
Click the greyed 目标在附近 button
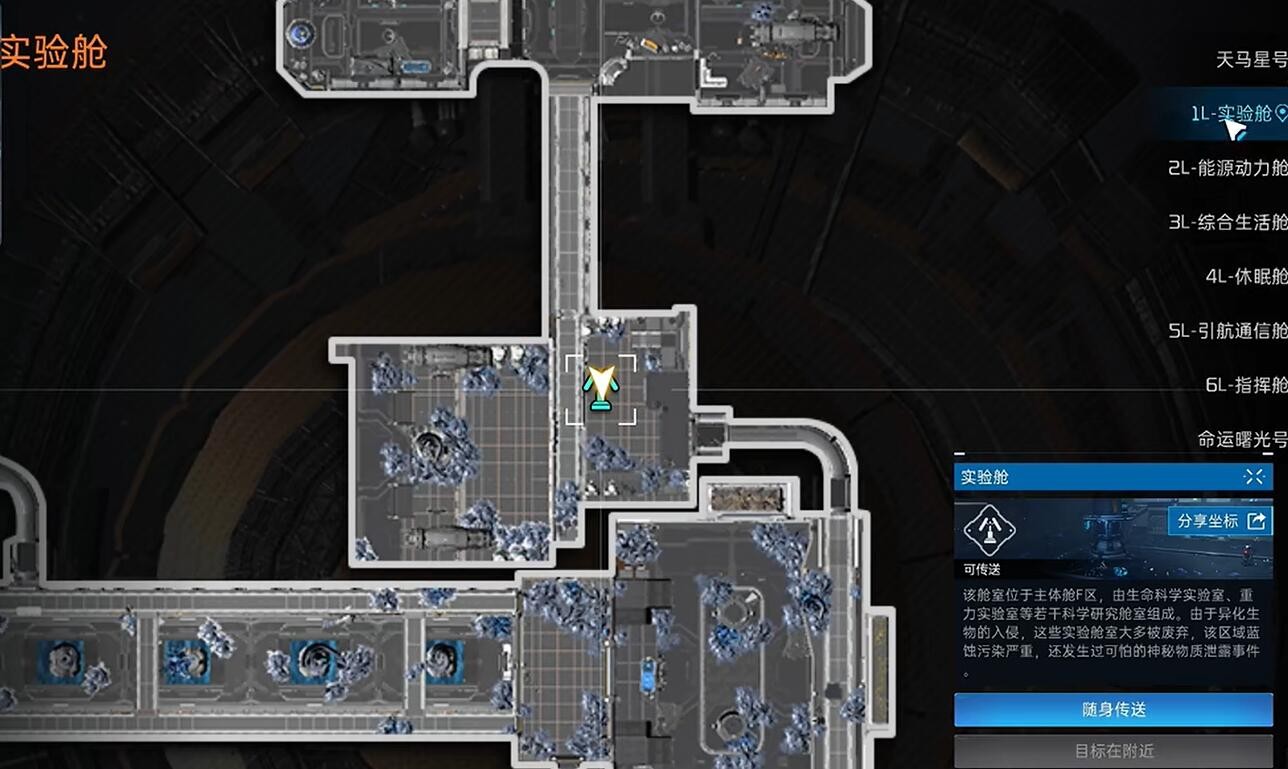[1113, 751]
